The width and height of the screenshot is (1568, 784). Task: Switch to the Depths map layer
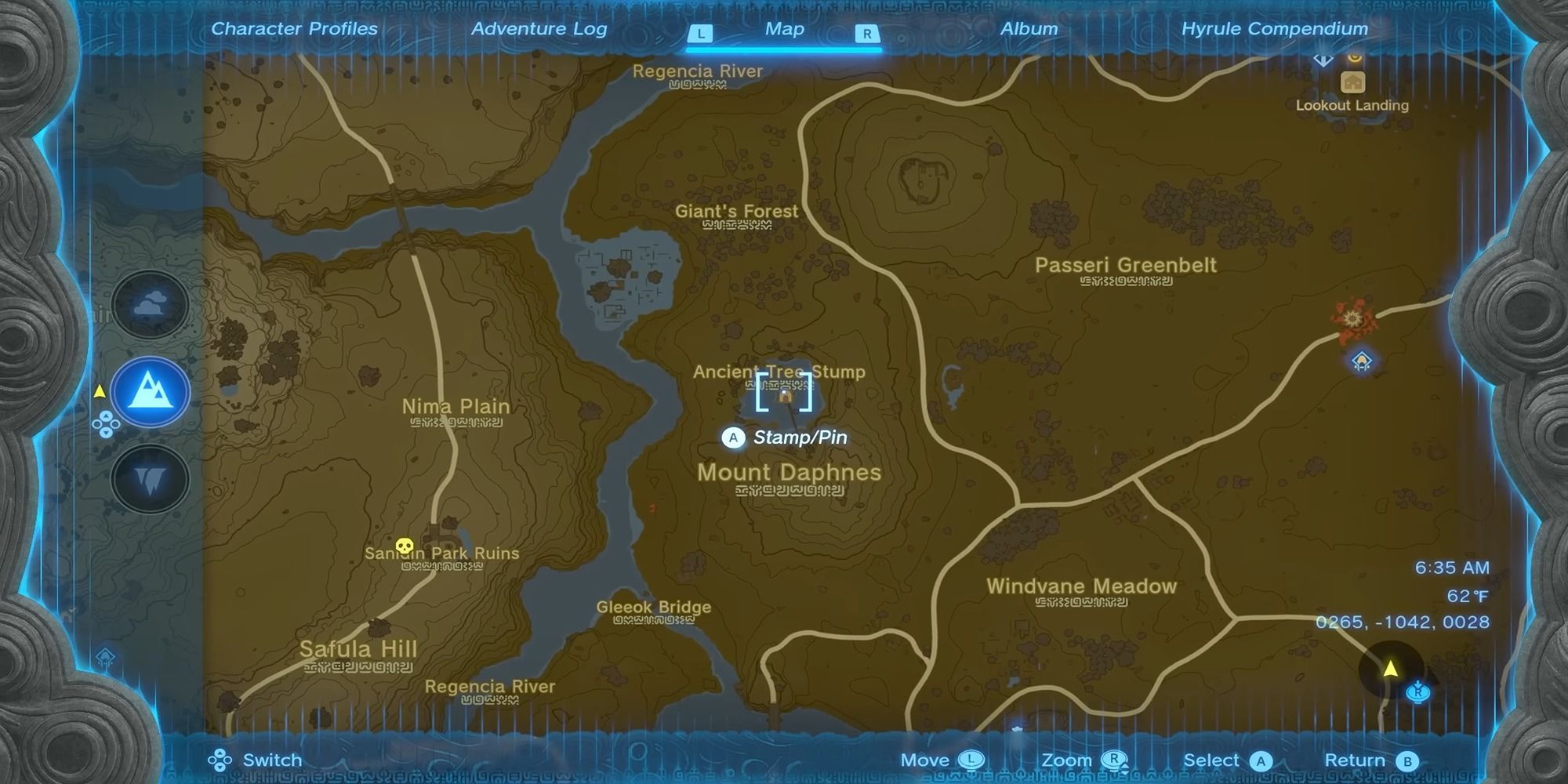tap(149, 480)
